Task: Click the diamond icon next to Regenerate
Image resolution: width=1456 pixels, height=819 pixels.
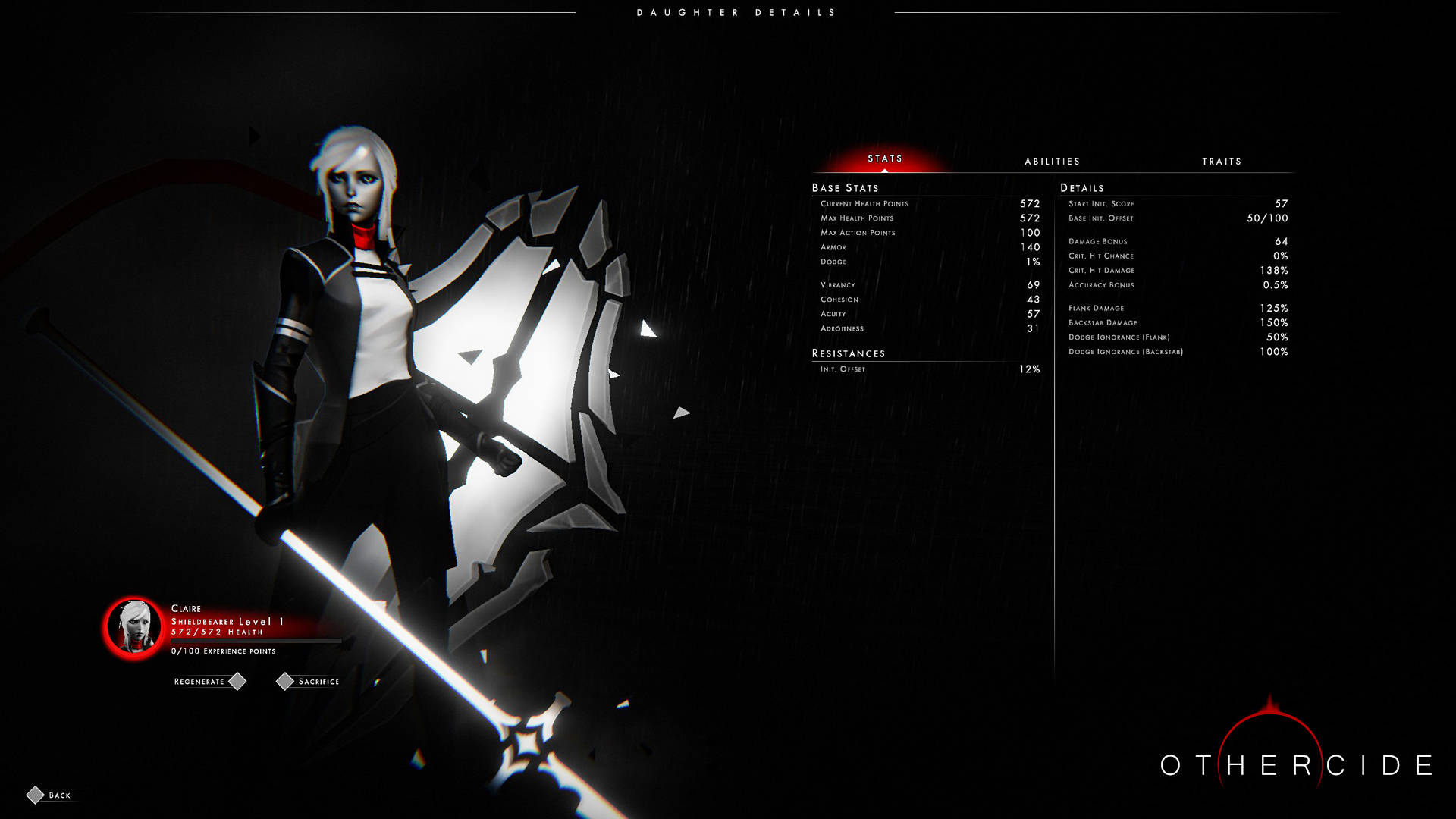Action: pos(238,681)
